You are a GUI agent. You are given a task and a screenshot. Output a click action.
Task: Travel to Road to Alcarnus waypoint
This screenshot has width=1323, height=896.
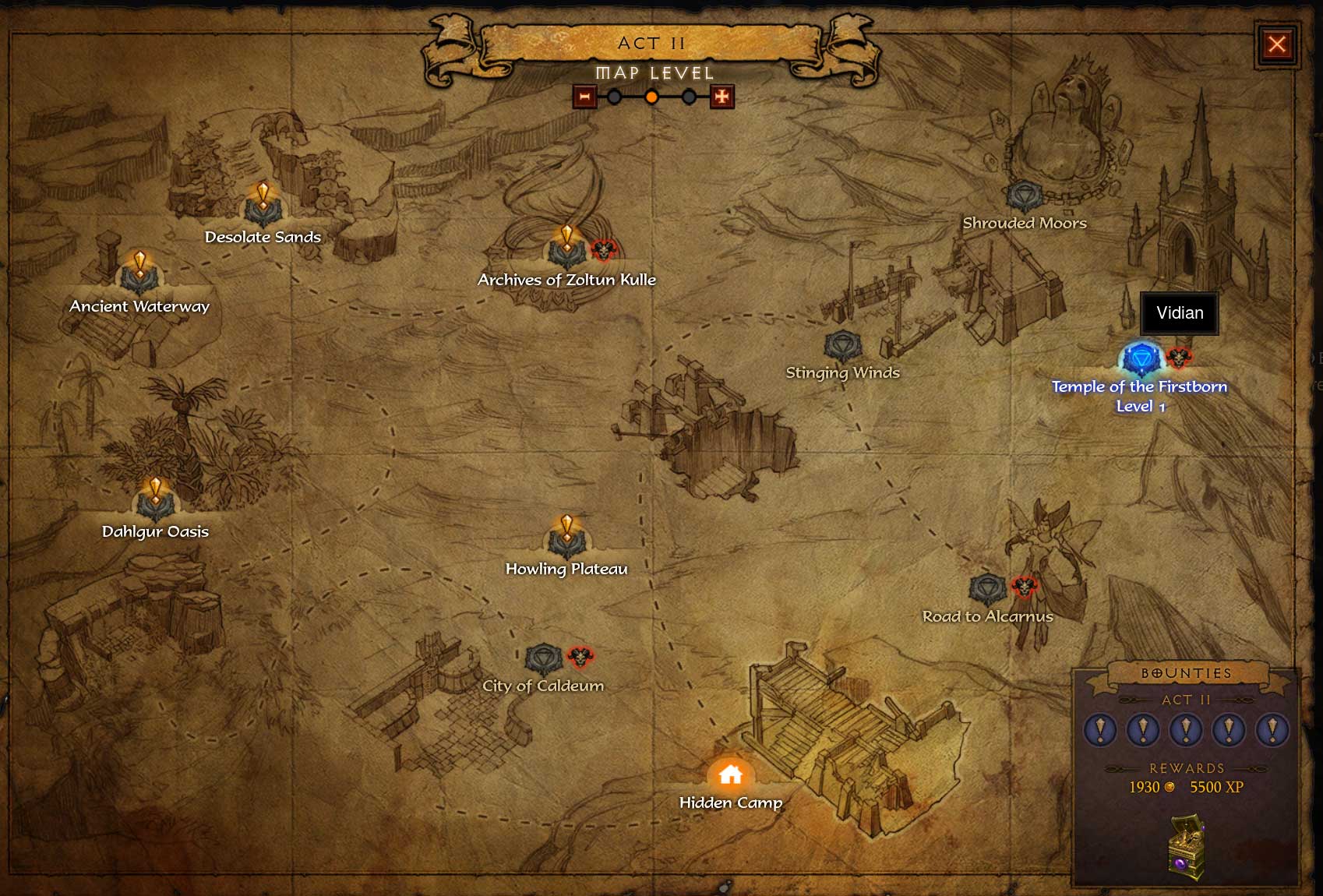(987, 589)
